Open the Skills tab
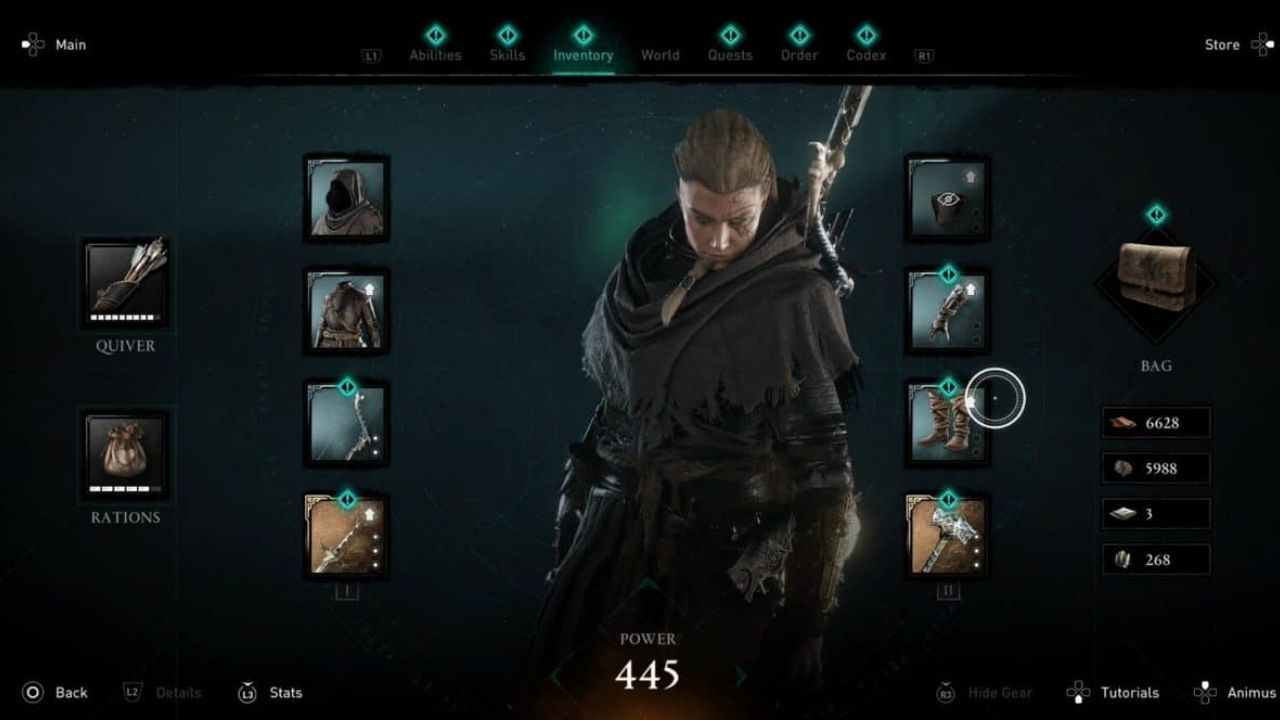Screen dimensions: 1280x720 coord(507,54)
